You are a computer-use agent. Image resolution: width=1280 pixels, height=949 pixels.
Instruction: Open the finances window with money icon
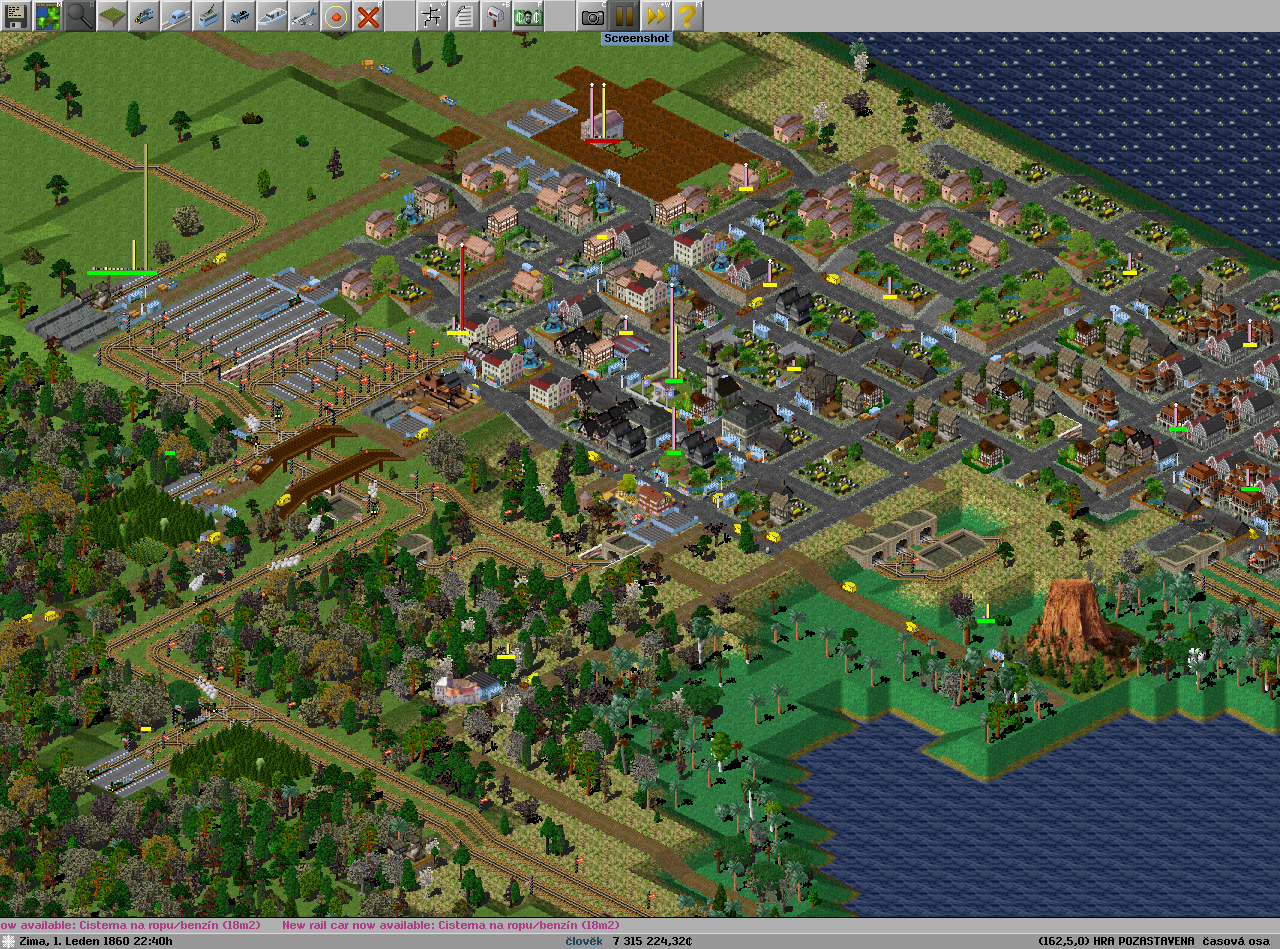pos(528,16)
